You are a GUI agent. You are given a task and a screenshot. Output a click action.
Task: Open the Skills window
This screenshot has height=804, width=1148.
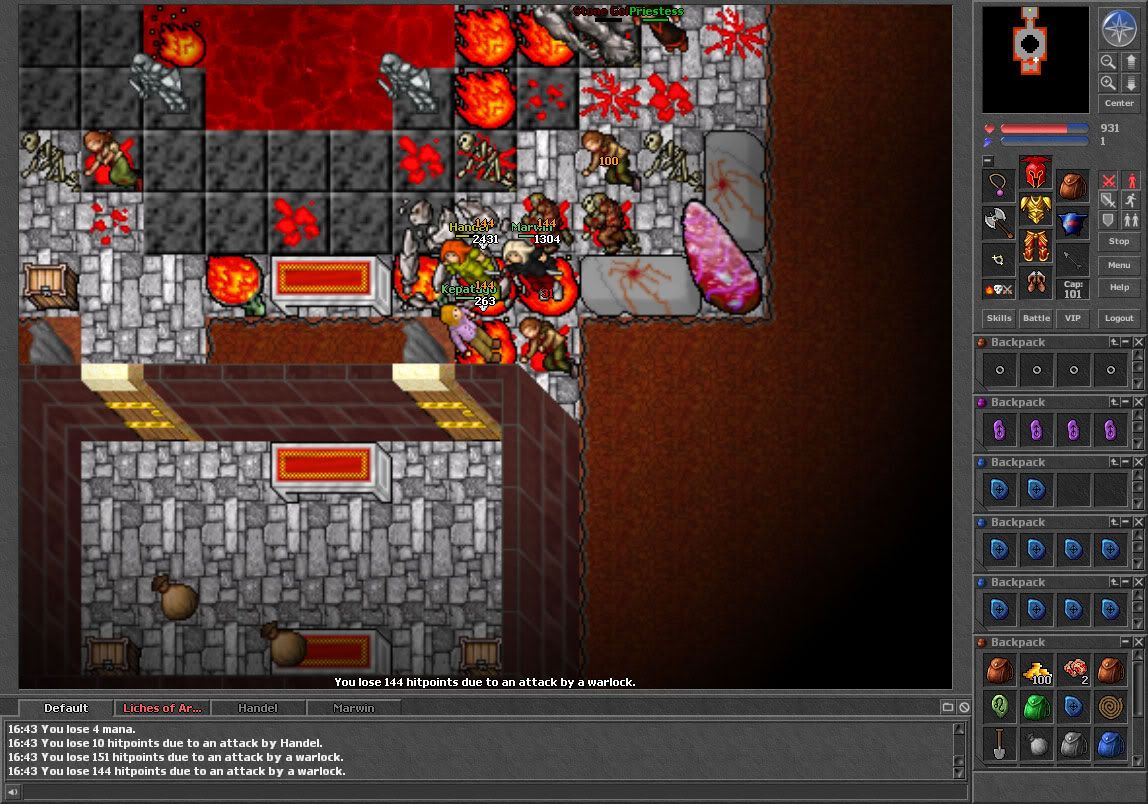[999, 318]
